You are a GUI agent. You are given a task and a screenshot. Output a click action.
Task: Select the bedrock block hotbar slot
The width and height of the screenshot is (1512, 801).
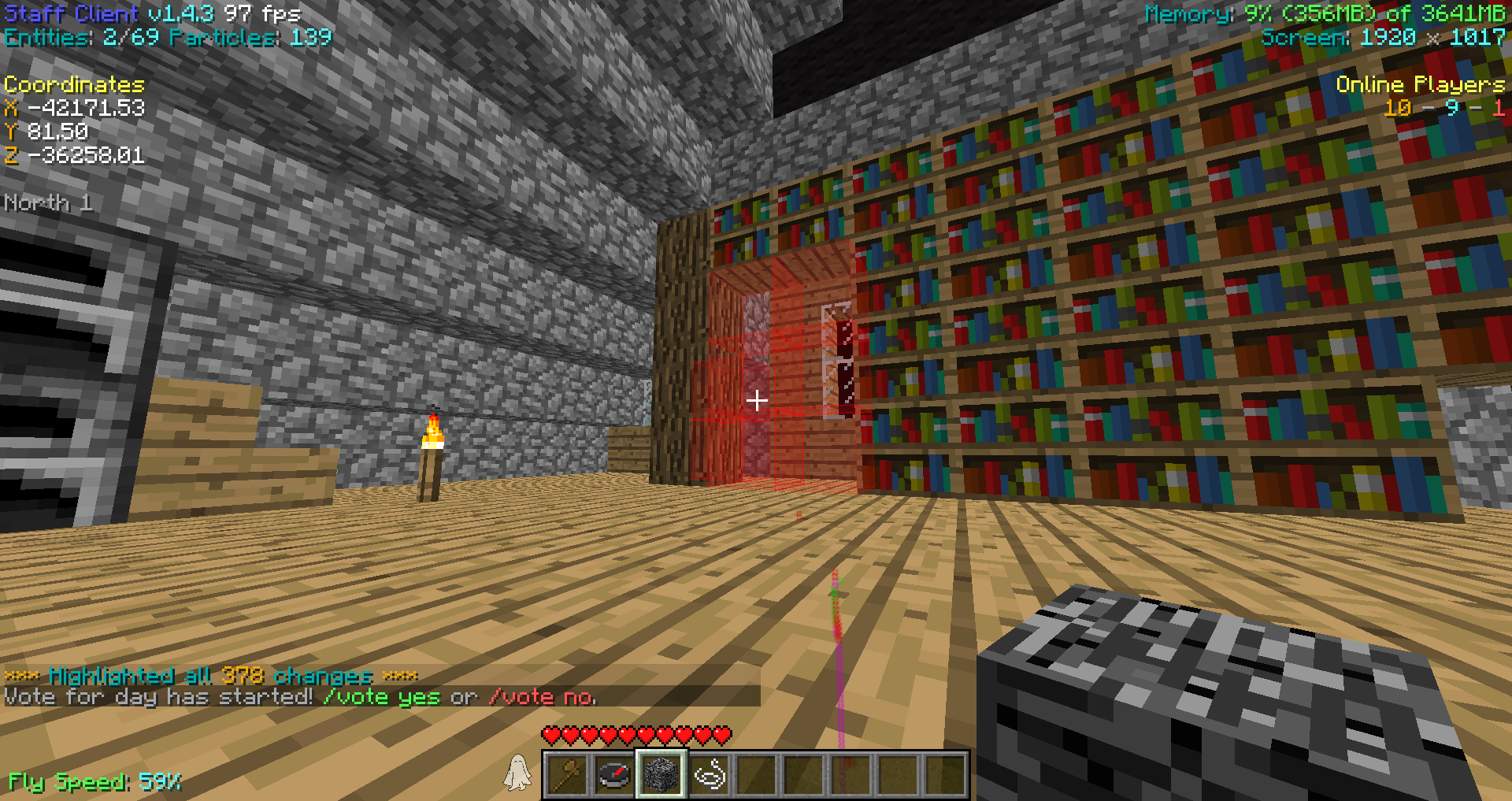tap(661, 774)
